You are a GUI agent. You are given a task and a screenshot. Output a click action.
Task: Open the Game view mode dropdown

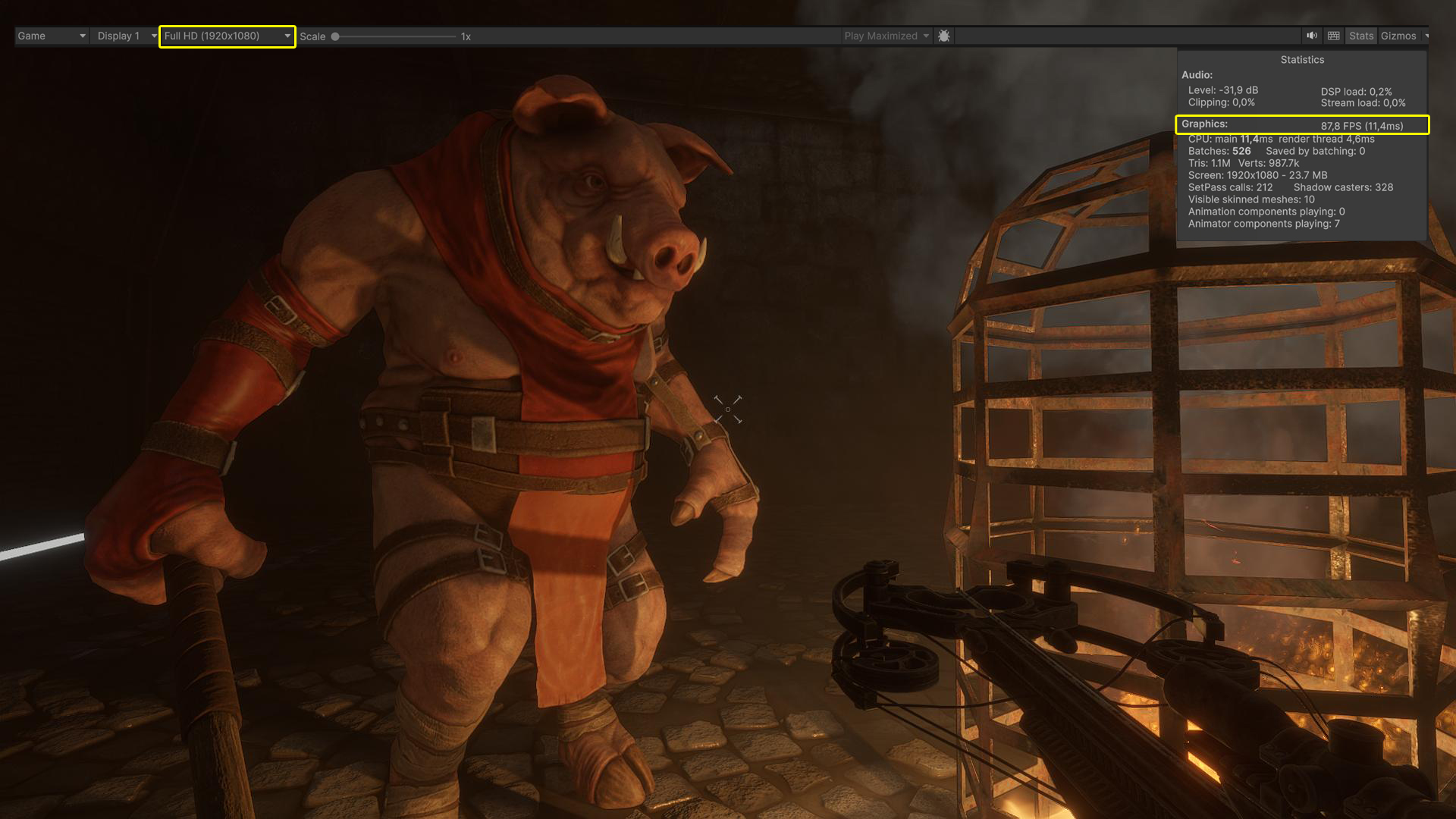[51, 36]
